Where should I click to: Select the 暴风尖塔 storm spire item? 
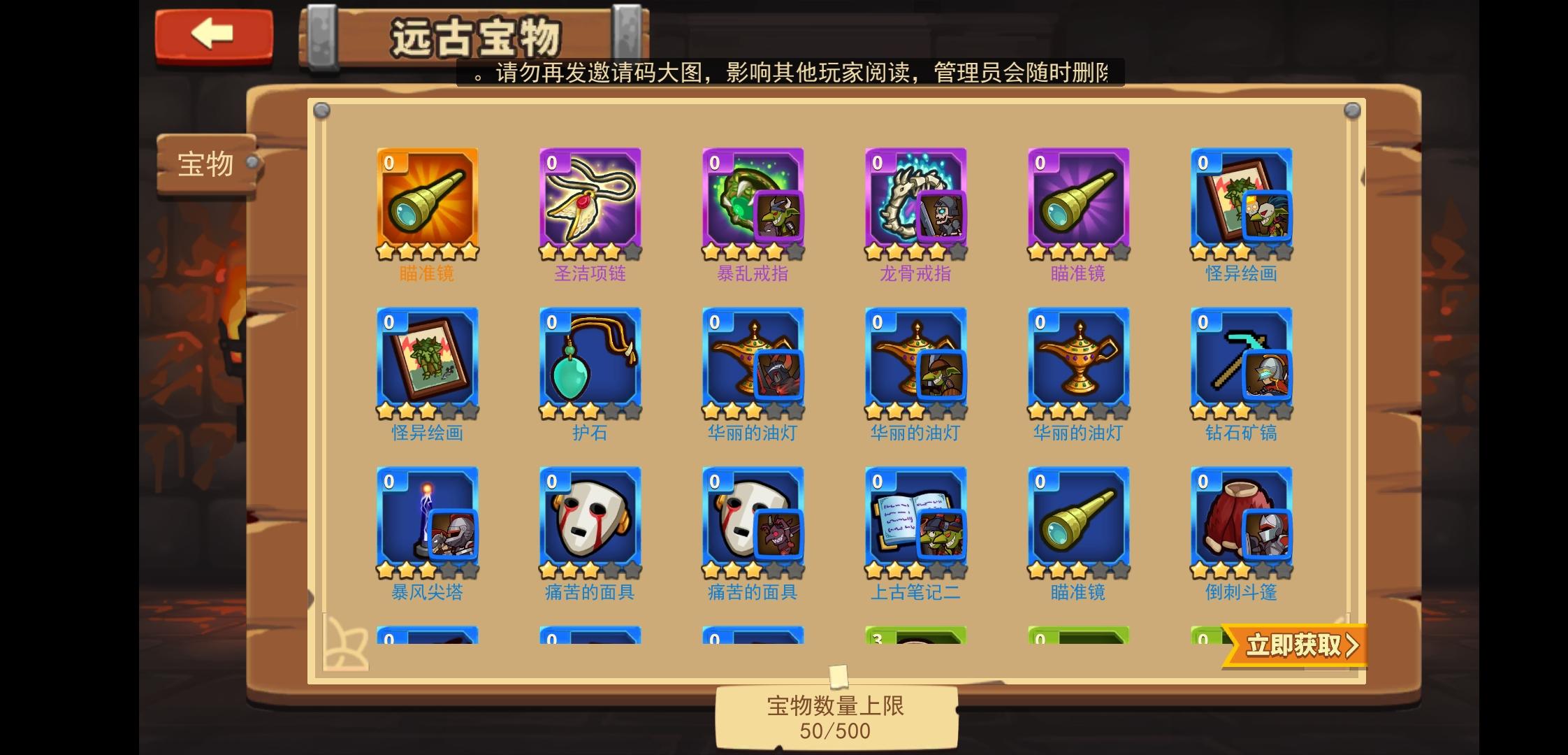click(x=427, y=521)
